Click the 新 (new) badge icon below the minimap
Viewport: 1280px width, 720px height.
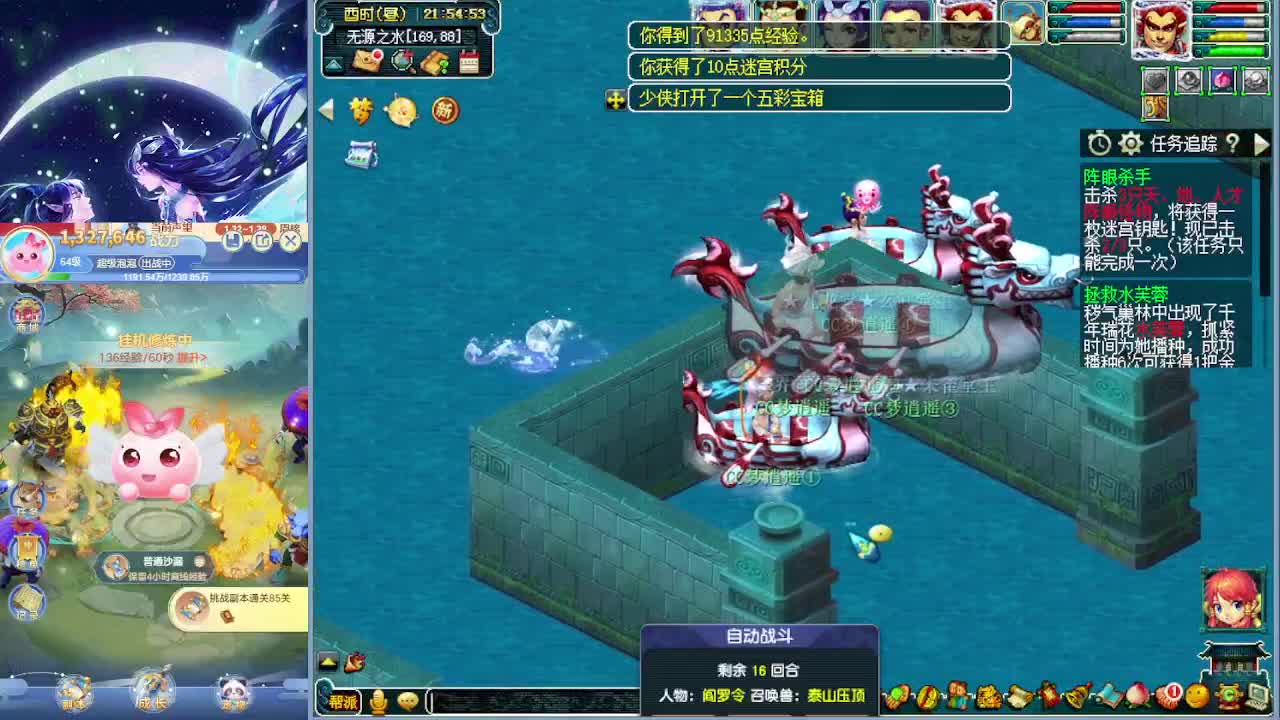(x=444, y=110)
